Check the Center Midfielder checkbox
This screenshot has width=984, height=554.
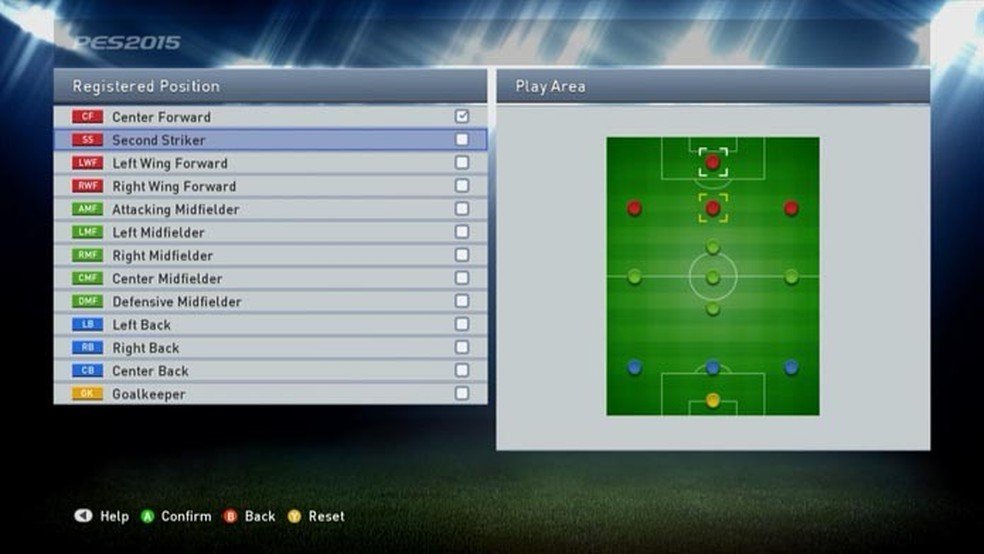pos(462,278)
